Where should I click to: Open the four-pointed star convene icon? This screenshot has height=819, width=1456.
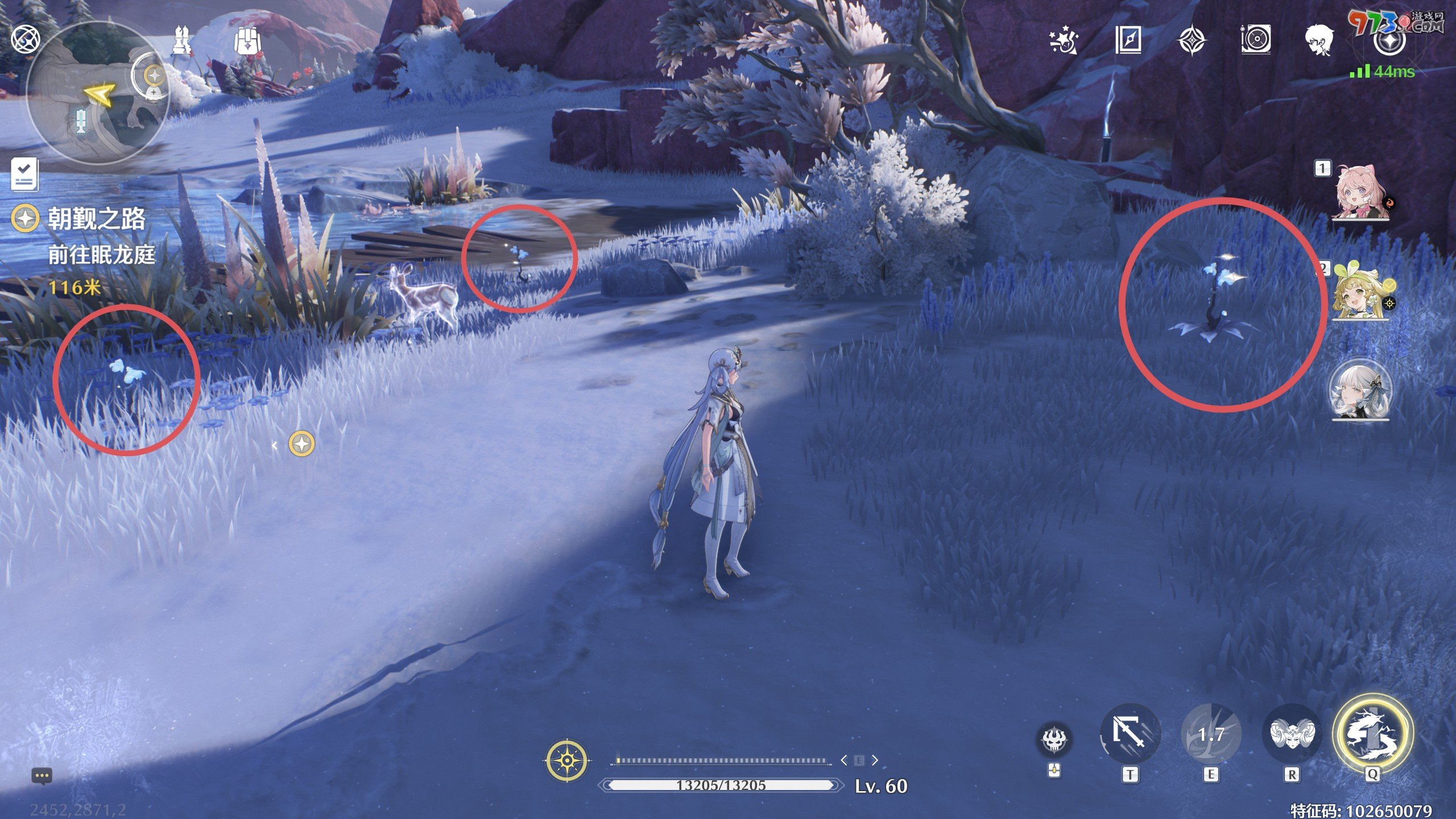1192,41
